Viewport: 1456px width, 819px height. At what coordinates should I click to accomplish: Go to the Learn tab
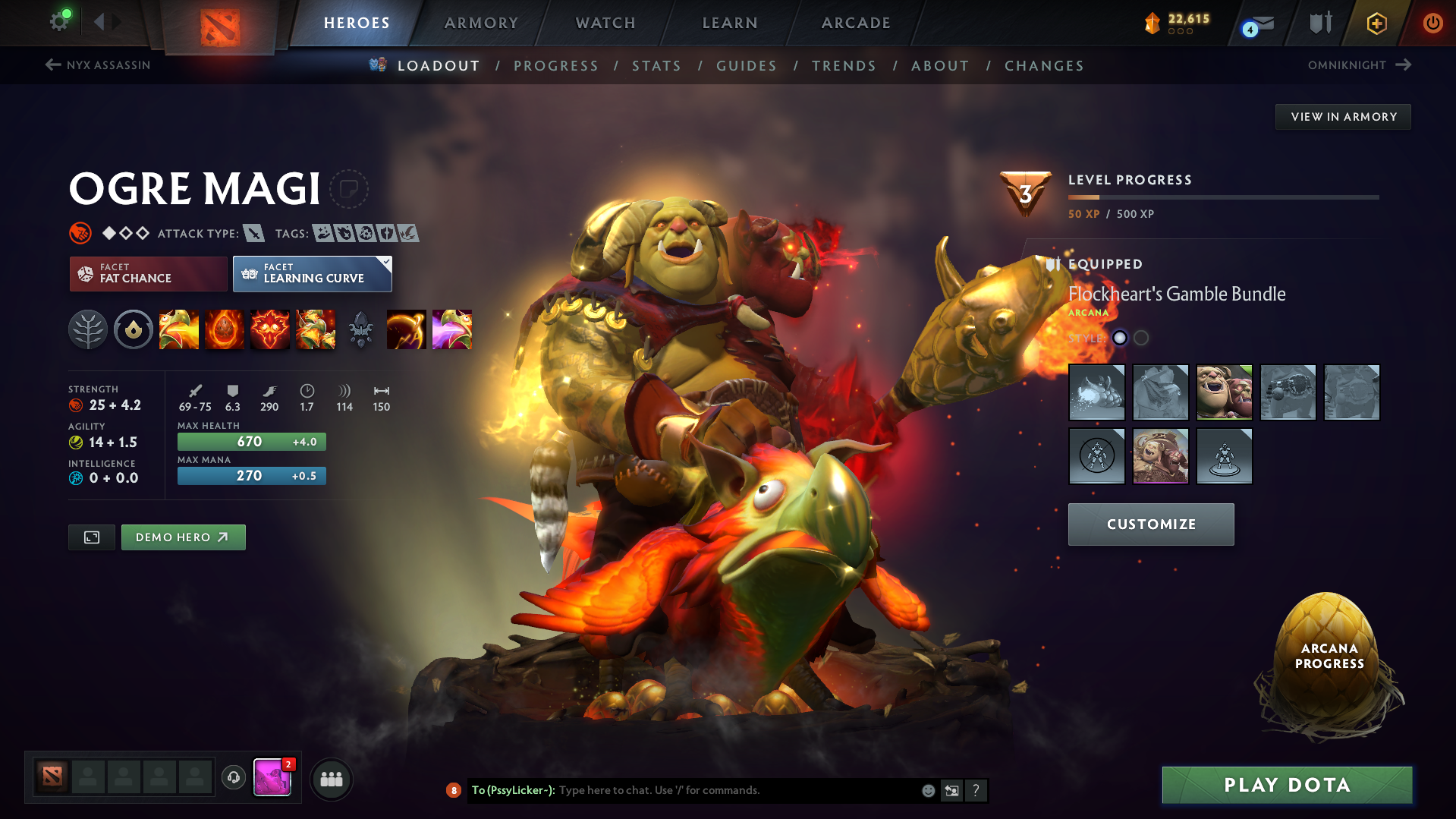point(730,23)
